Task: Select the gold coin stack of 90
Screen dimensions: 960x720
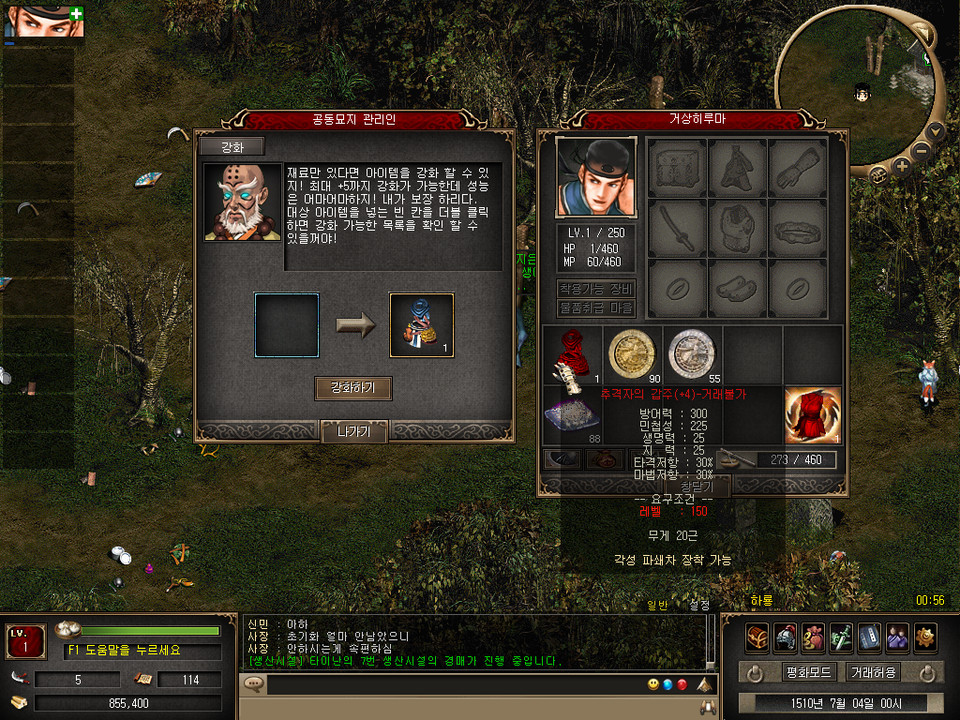Action: coord(632,355)
